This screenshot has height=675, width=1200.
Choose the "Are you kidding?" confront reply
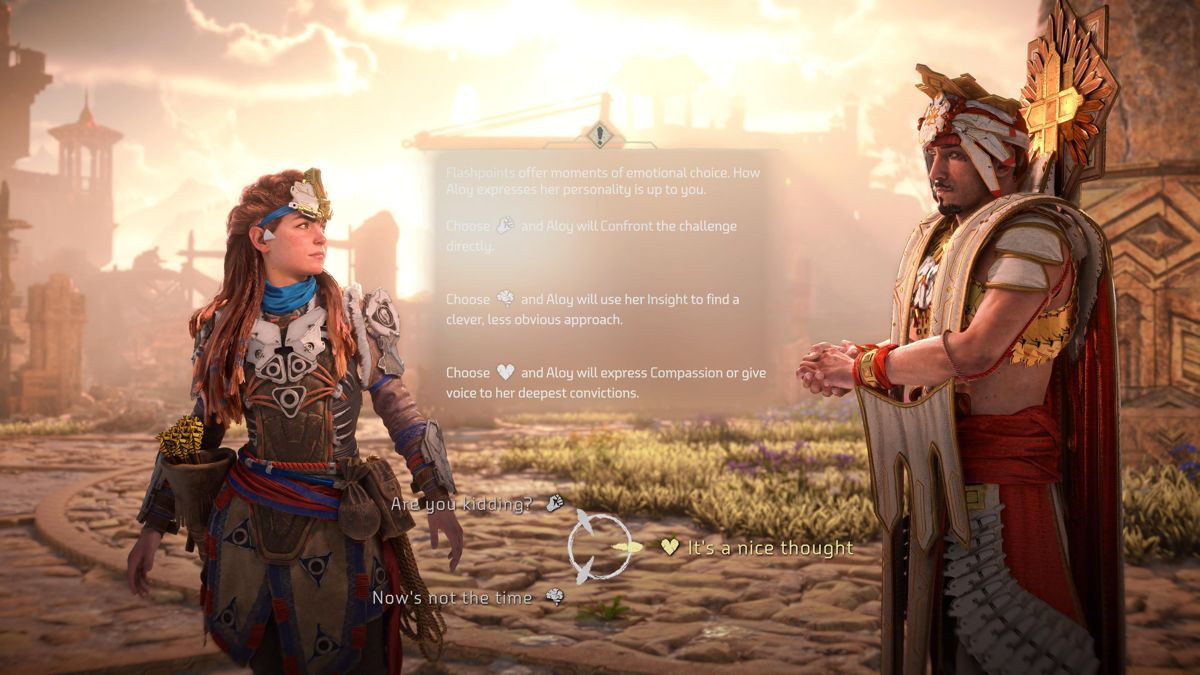point(462,504)
